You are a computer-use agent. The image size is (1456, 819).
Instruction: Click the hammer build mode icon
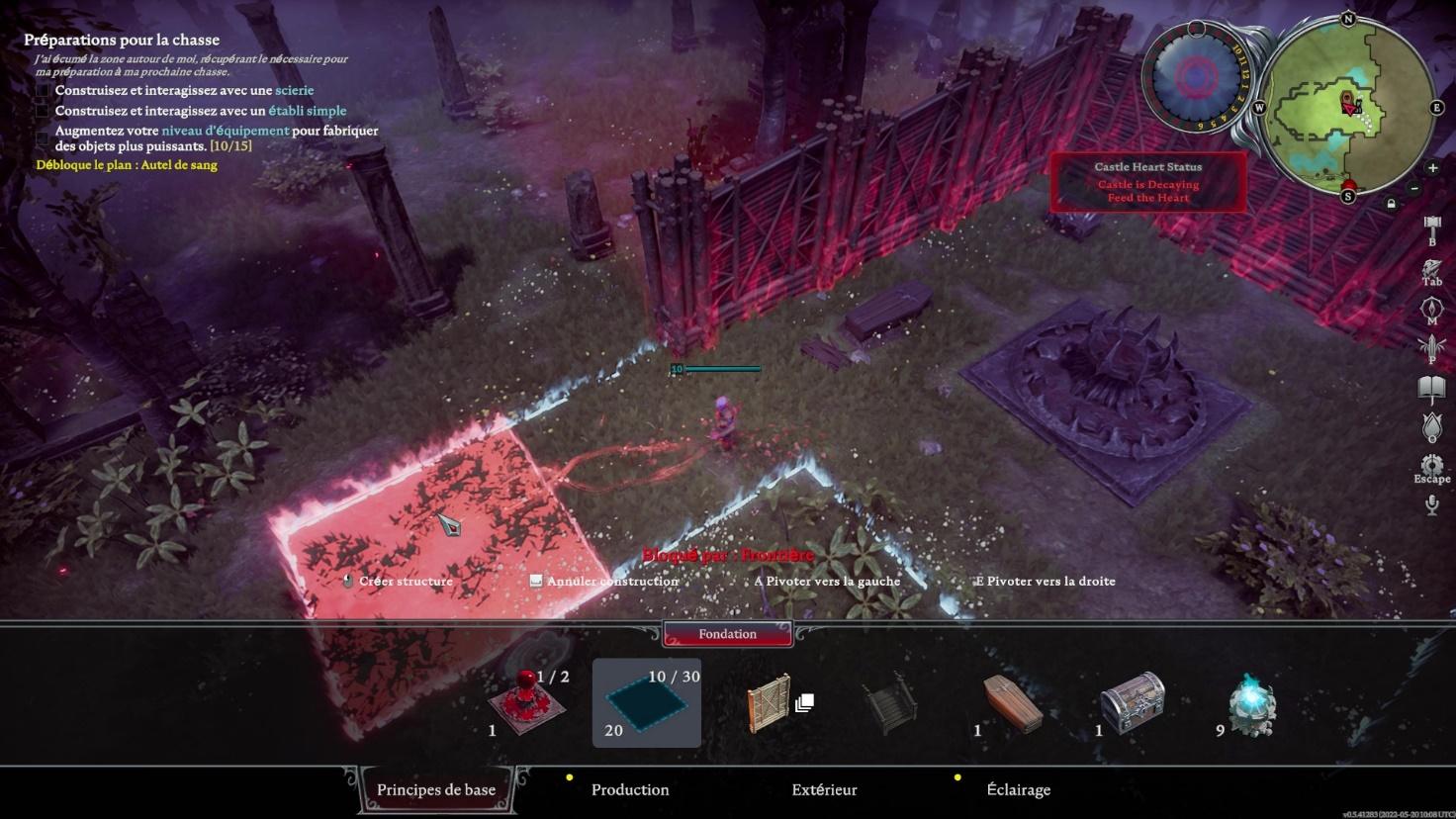pos(1431,227)
